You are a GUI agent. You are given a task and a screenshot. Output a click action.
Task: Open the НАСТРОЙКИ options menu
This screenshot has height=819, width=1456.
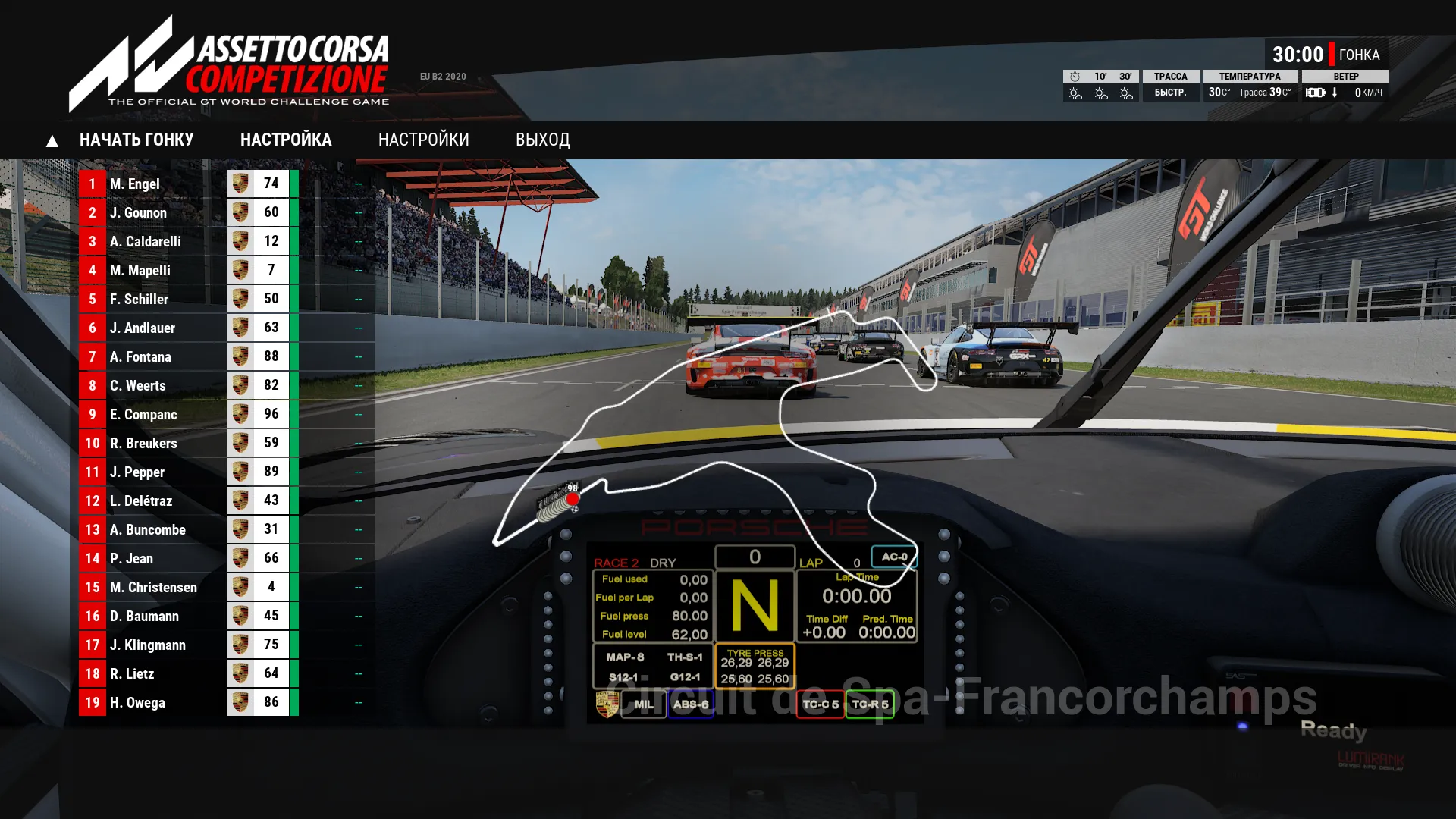(x=423, y=140)
